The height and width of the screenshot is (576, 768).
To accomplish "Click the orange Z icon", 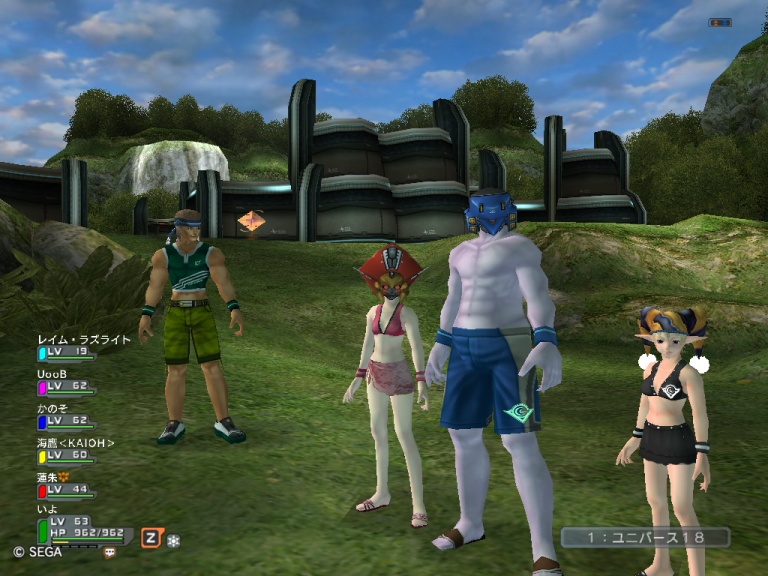I will coord(151,537).
